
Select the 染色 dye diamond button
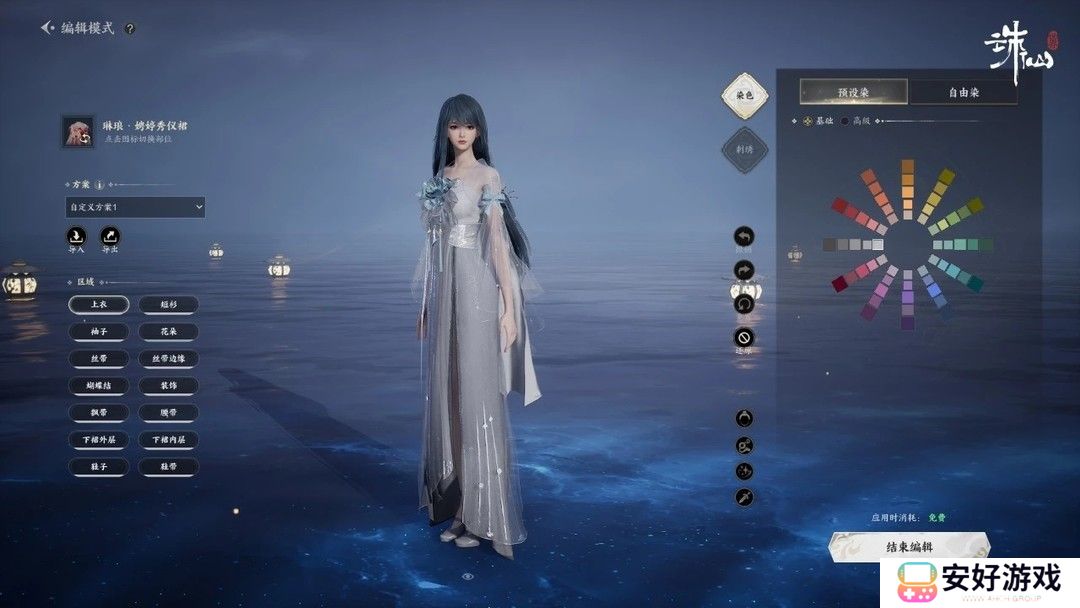tap(743, 95)
